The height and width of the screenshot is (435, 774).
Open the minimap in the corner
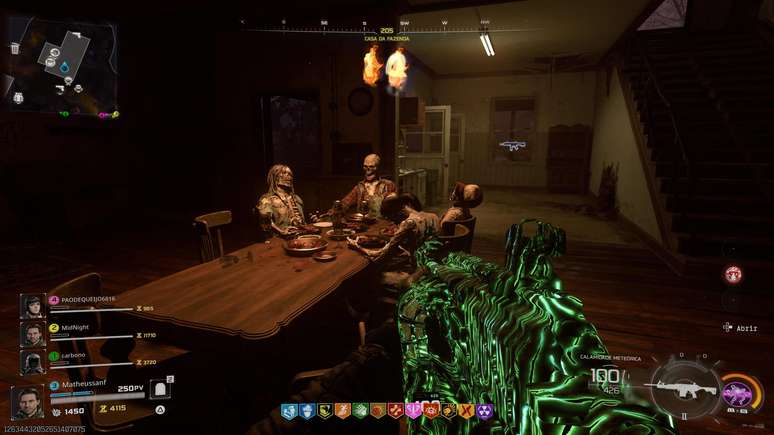pyautogui.click(x=62, y=62)
